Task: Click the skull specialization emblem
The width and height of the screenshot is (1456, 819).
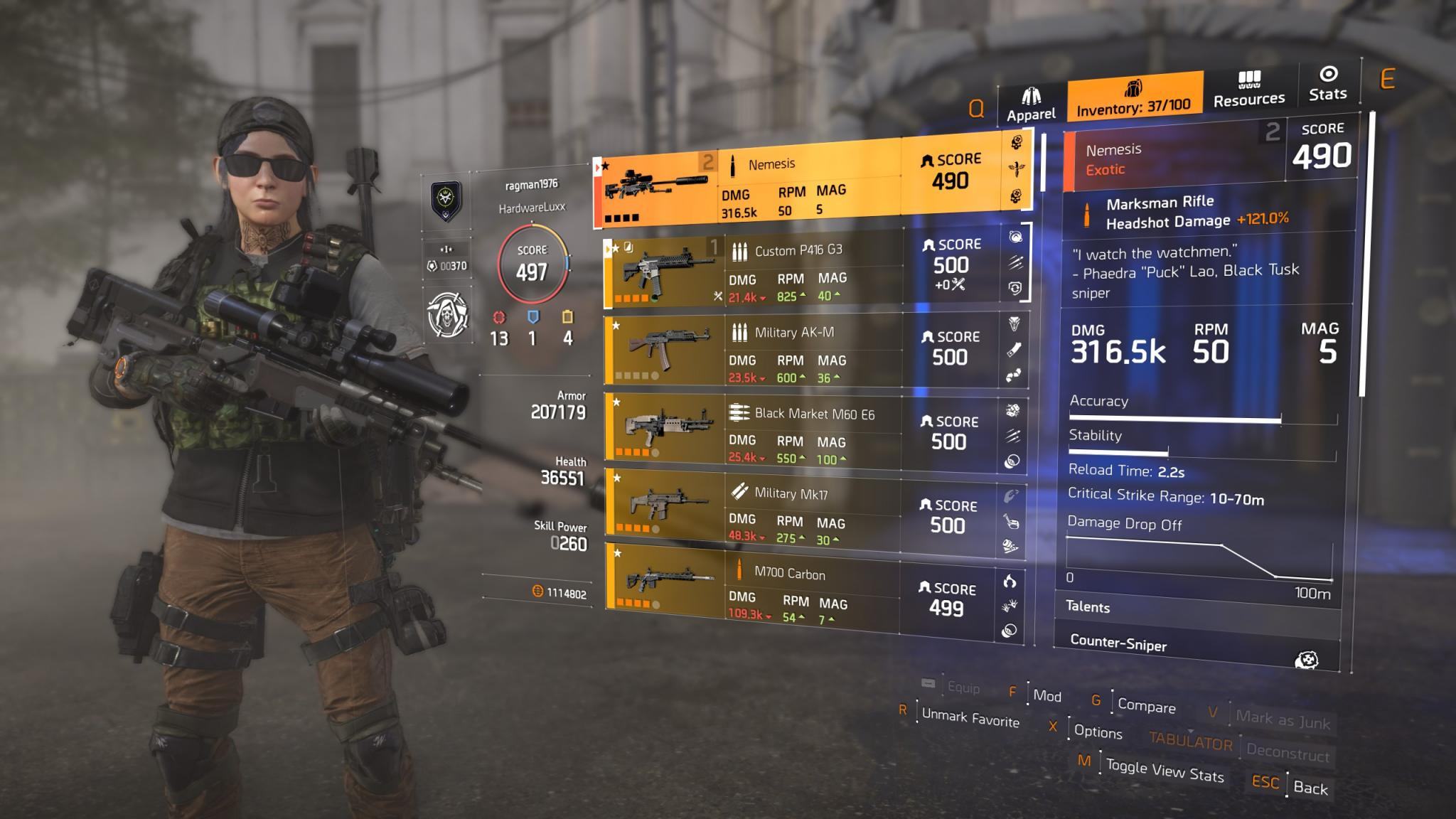Action: point(447,314)
